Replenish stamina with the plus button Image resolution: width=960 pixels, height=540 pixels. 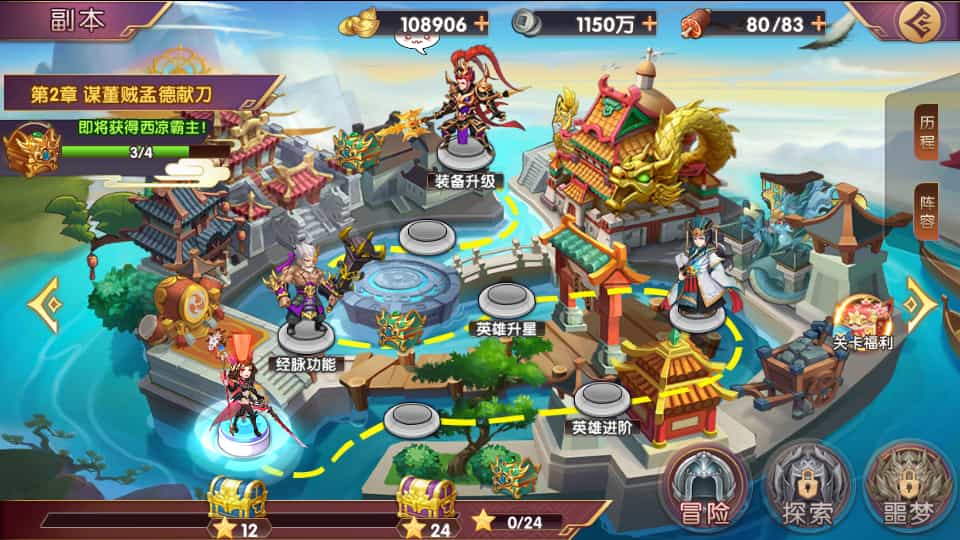tap(818, 23)
